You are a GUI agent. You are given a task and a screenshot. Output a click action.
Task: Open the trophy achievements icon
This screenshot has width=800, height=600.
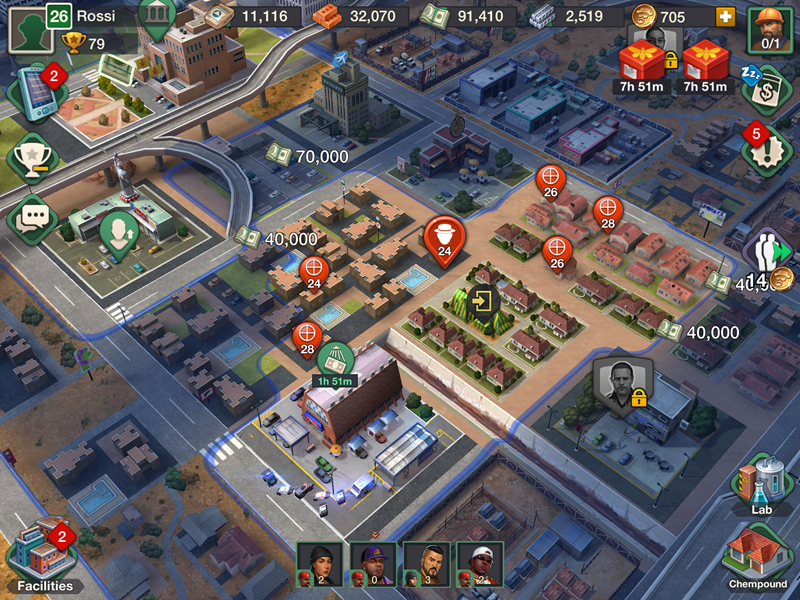(34, 157)
